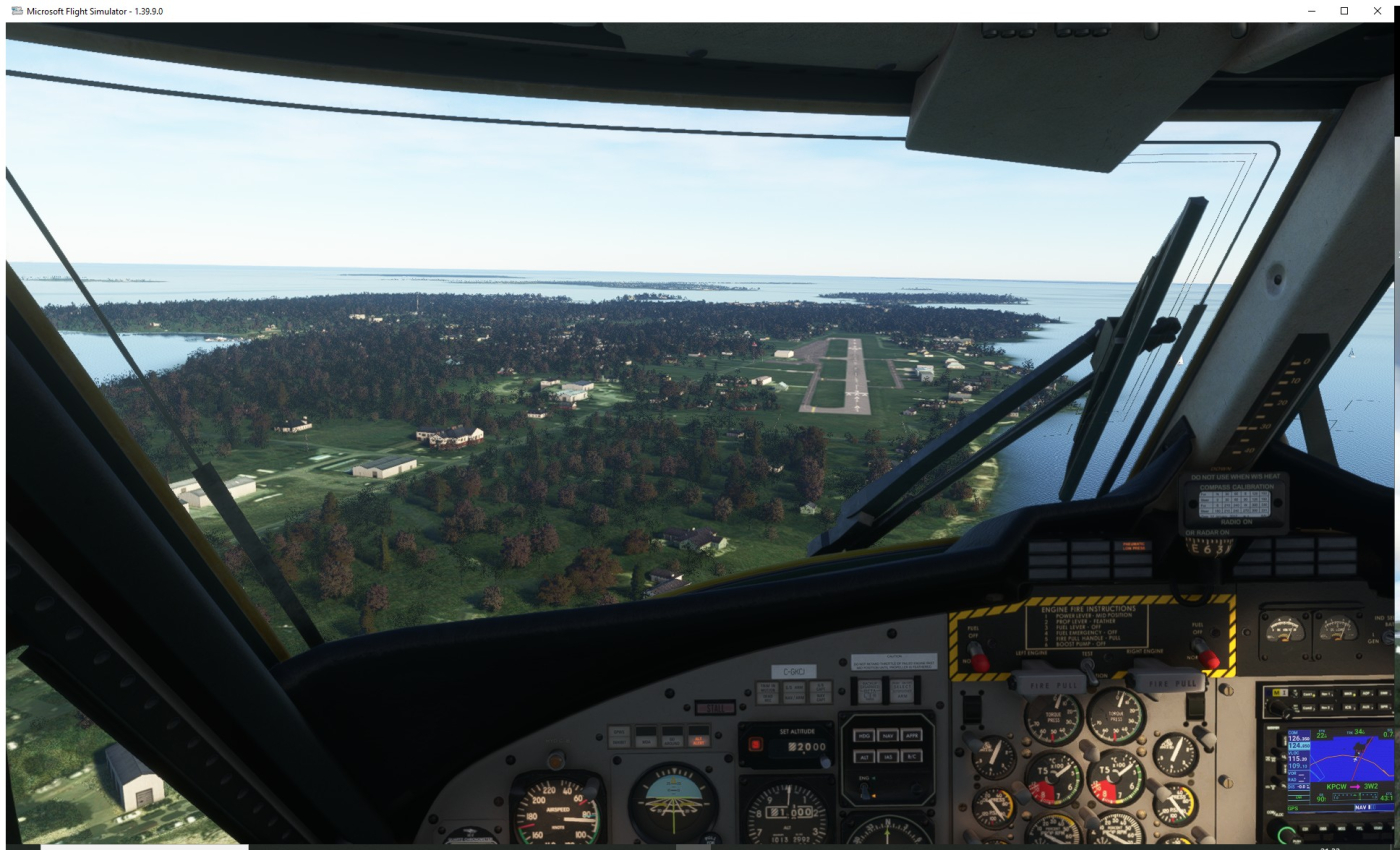Flip the left engine red fuel switch
The height and width of the screenshot is (850, 1400).
click(980, 660)
